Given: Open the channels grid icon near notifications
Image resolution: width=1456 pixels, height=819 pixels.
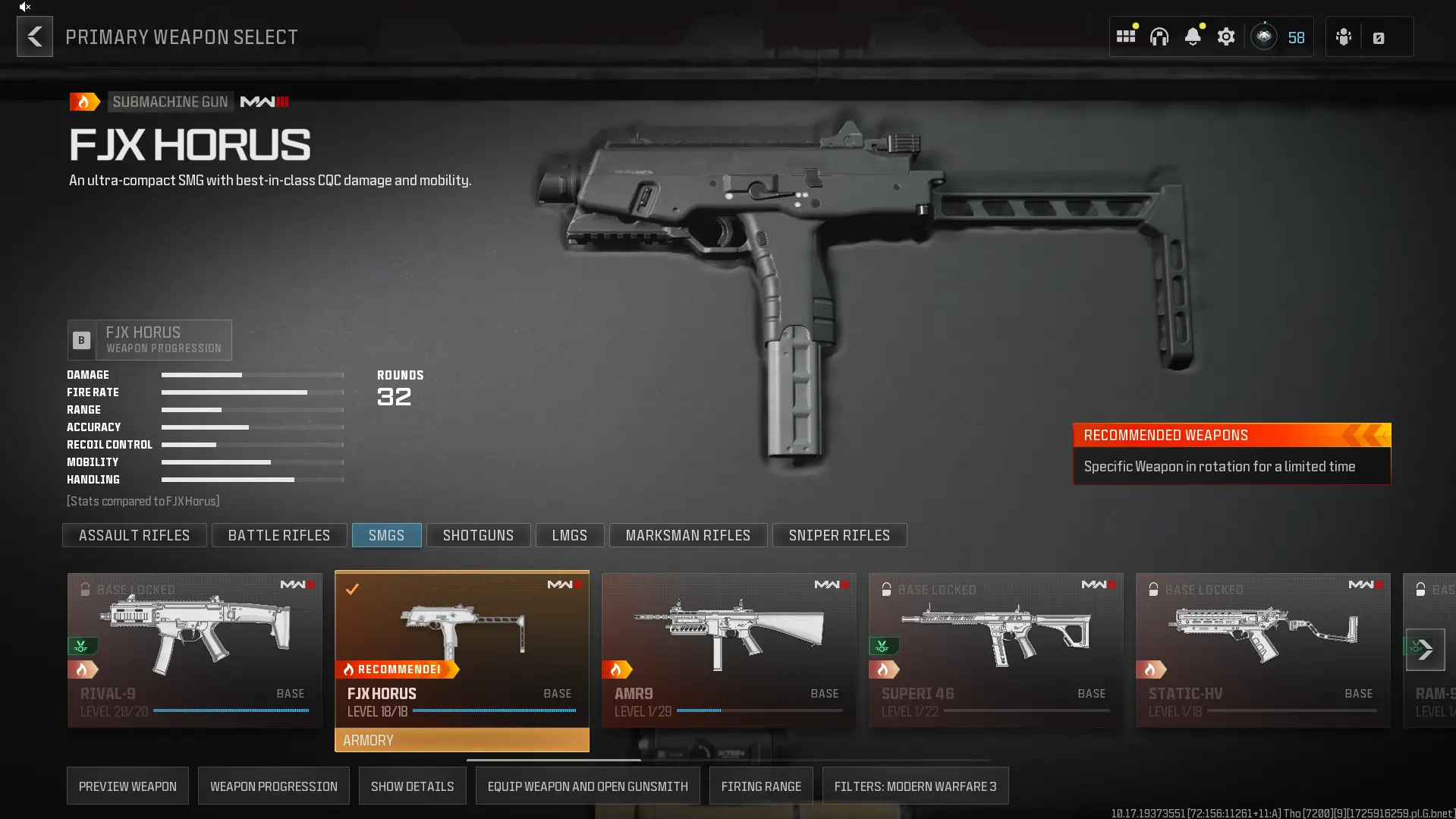Looking at the screenshot, I should 1126,36.
